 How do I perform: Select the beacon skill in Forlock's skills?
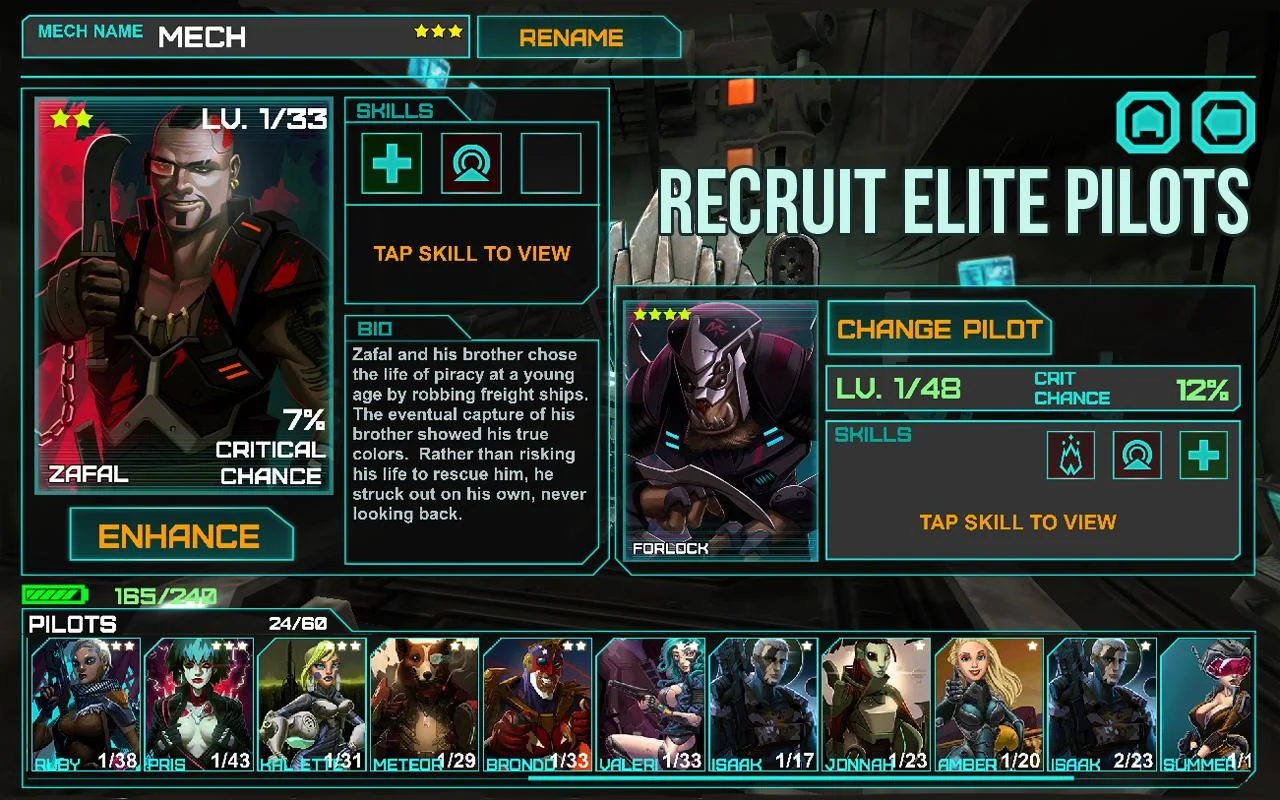1136,455
